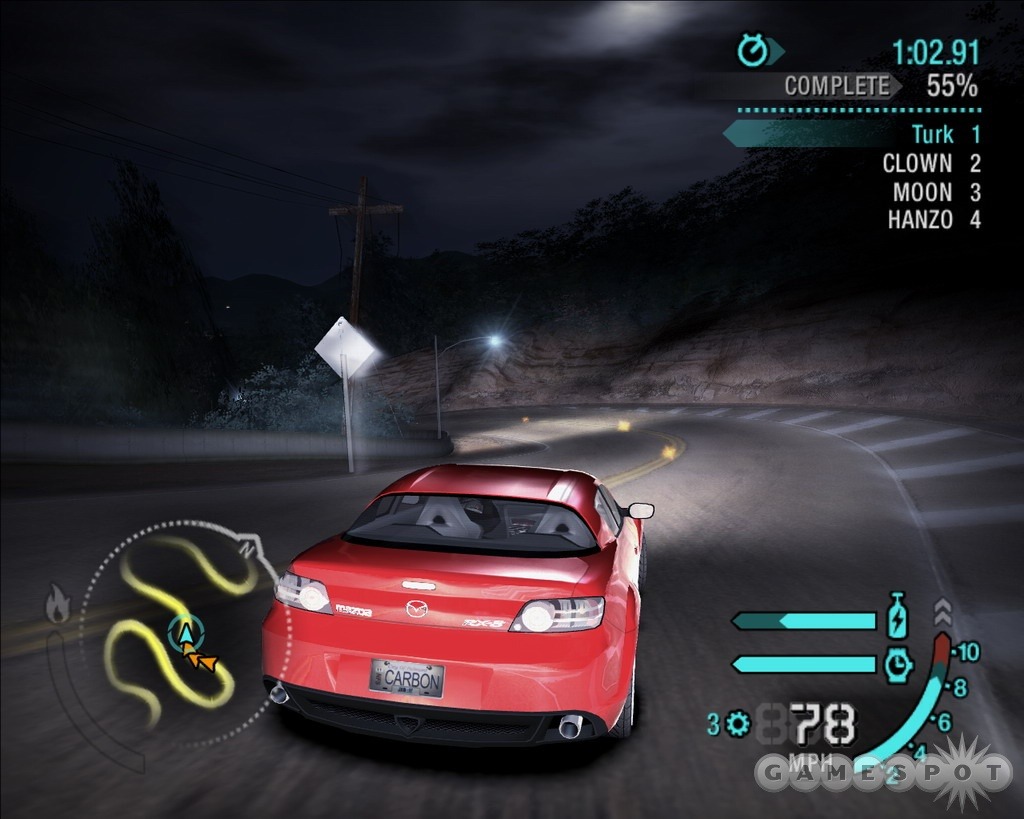The width and height of the screenshot is (1024, 819).
Task: Select Turk in the race standings
Action: click(932, 134)
